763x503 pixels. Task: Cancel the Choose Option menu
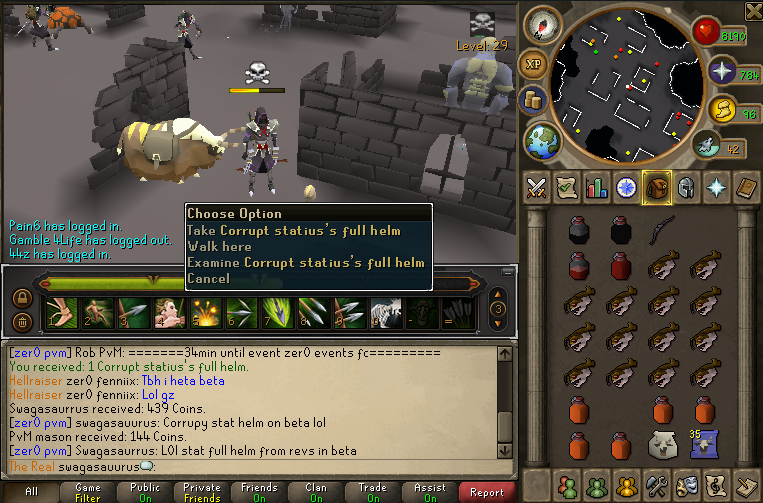[x=208, y=279]
